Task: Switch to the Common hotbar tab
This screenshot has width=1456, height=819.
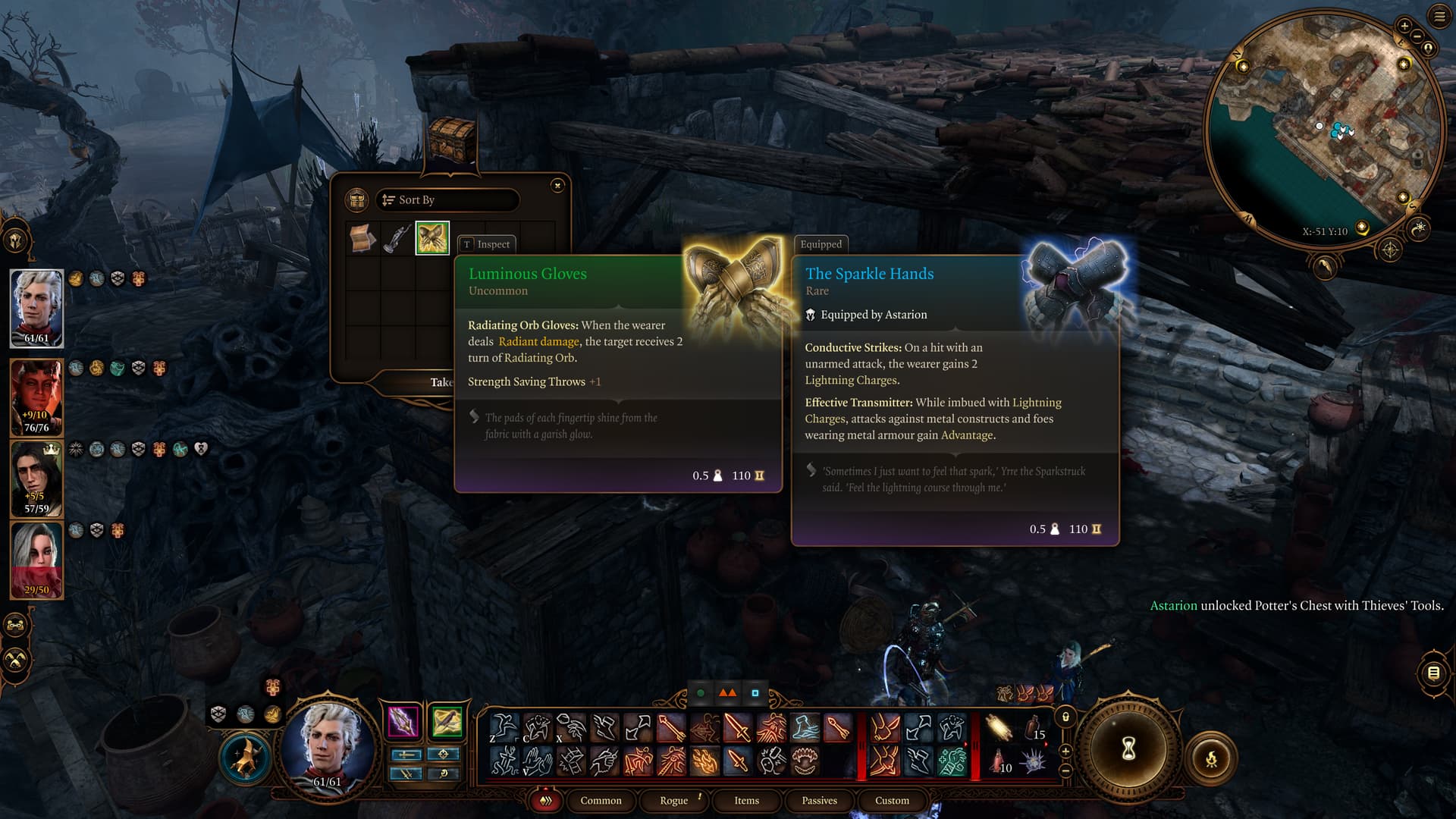Action: coord(601,801)
